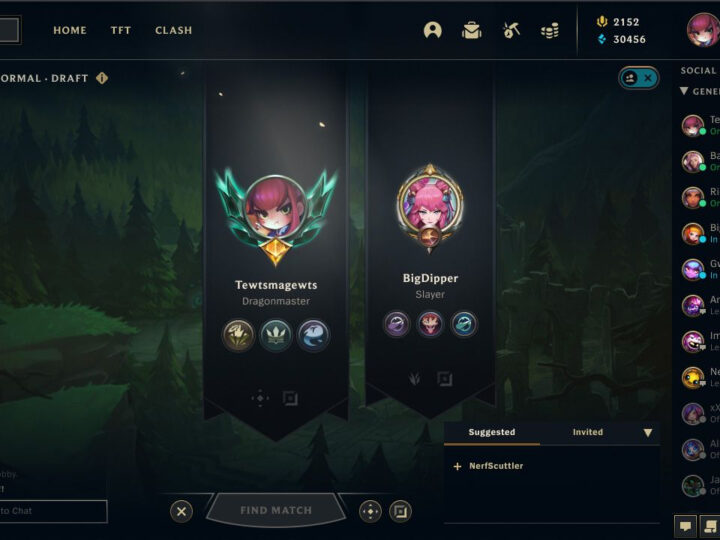
Task: Leave lobby with the X button
Action: 181,511
